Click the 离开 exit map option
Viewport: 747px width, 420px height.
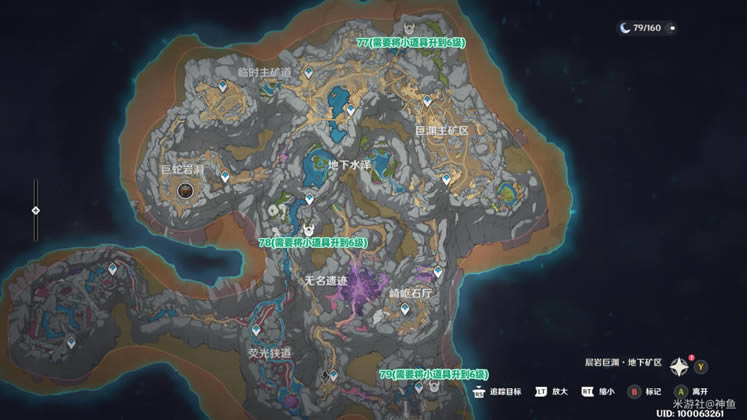pyautogui.click(x=681, y=391)
